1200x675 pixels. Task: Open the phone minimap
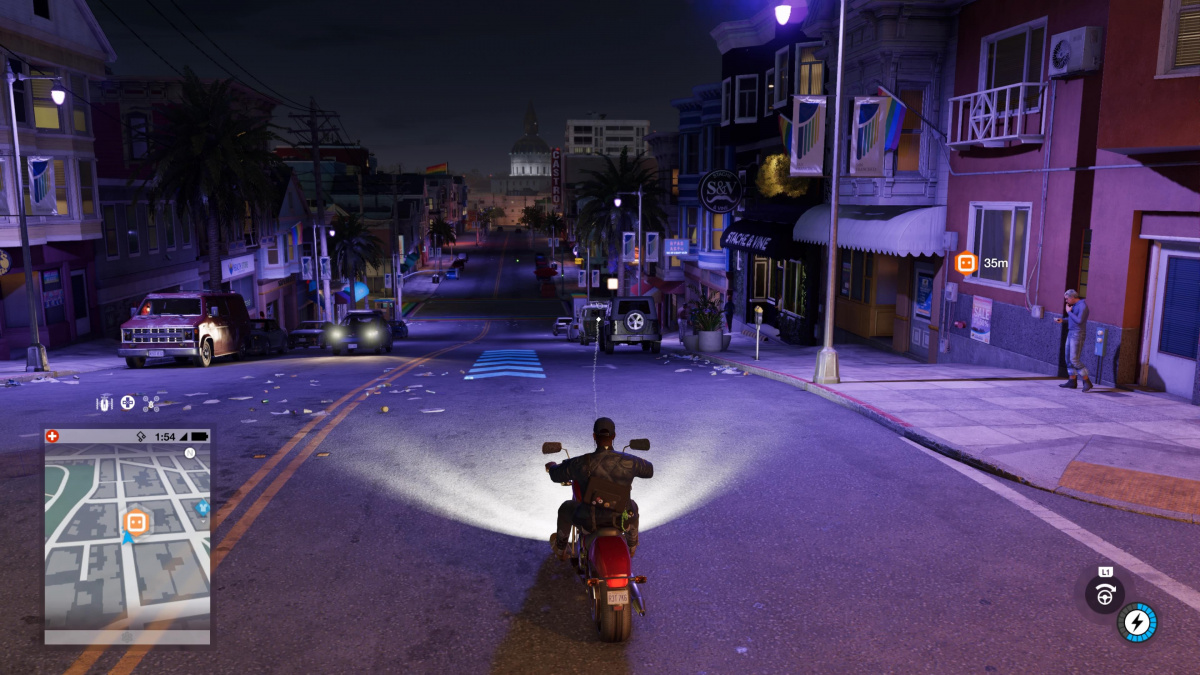(127, 536)
